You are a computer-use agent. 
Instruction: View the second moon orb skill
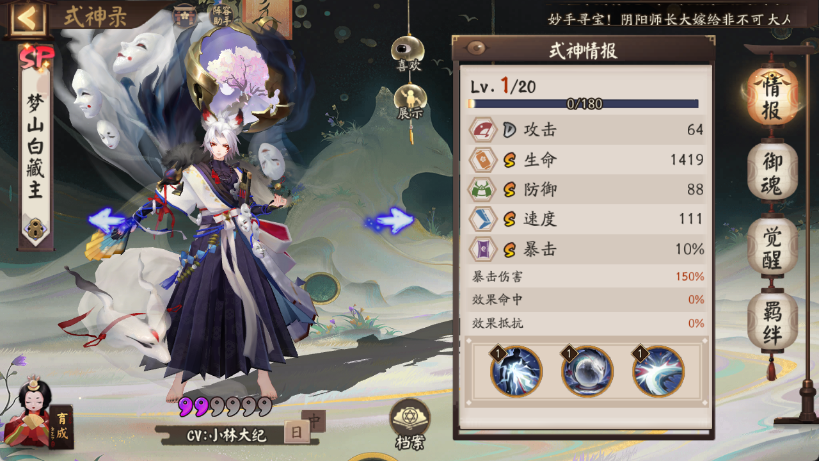point(586,371)
